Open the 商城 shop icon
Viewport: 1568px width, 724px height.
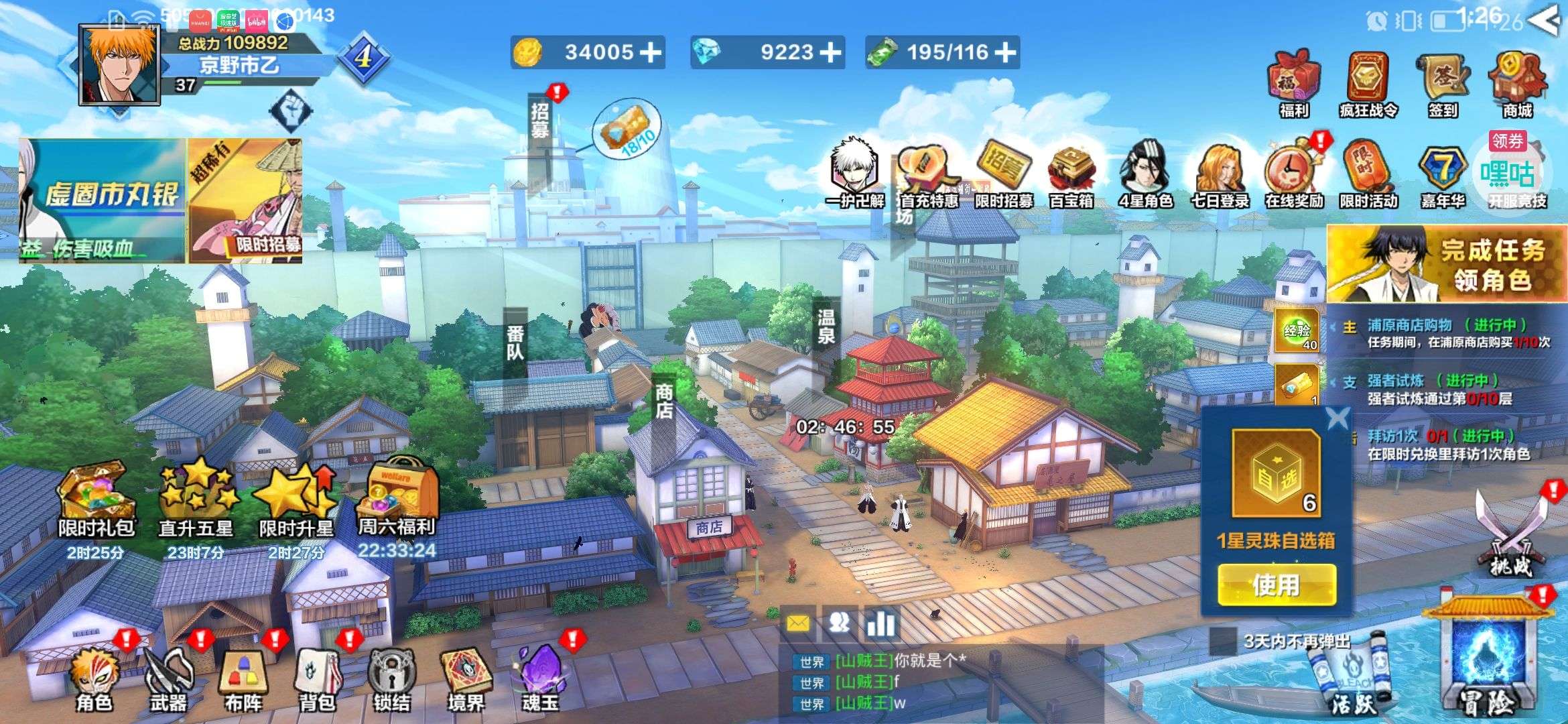[1517, 85]
